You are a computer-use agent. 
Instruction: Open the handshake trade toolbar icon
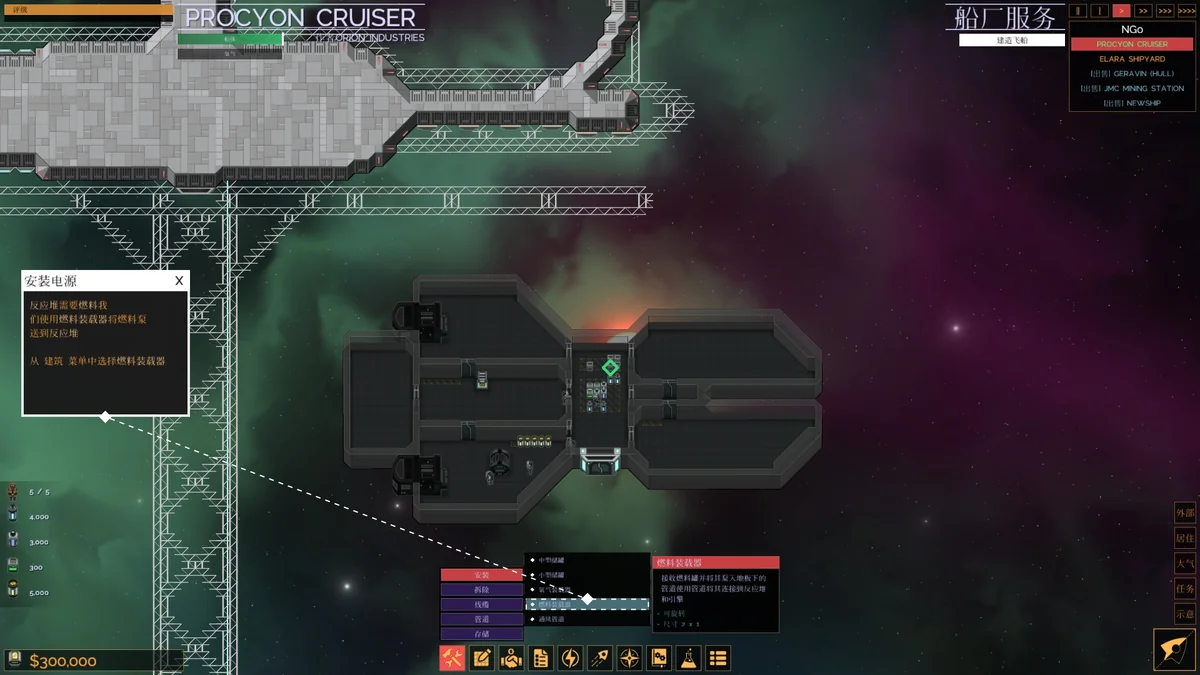point(511,658)
